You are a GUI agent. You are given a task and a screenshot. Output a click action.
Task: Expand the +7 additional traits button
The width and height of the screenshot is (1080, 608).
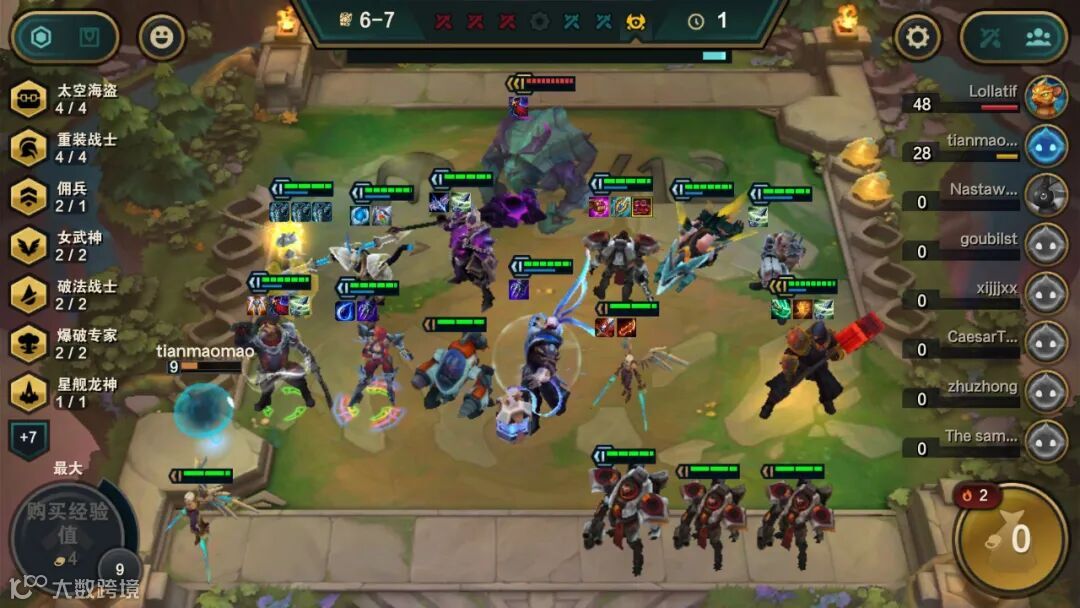click(x=28, y=438)
